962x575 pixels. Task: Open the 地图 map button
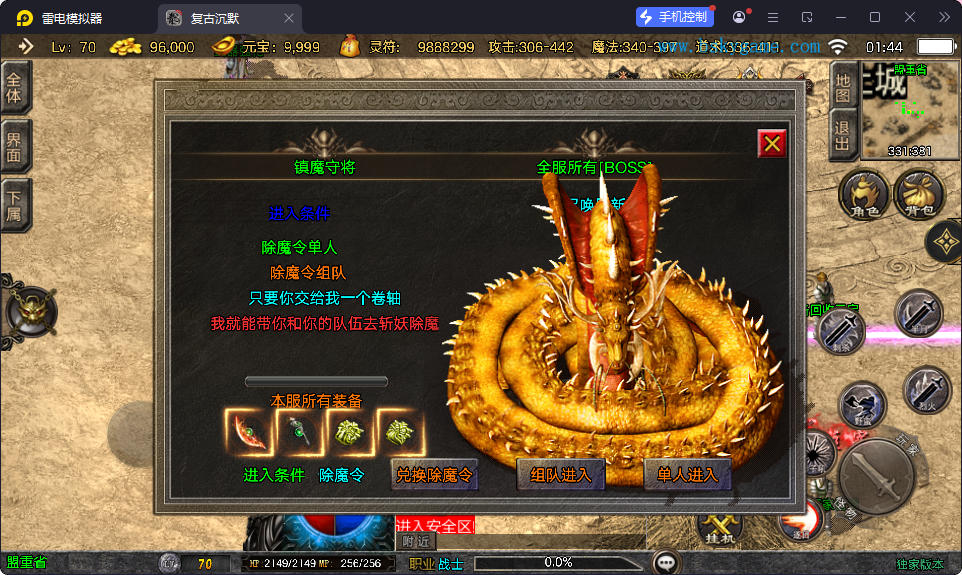843,88
